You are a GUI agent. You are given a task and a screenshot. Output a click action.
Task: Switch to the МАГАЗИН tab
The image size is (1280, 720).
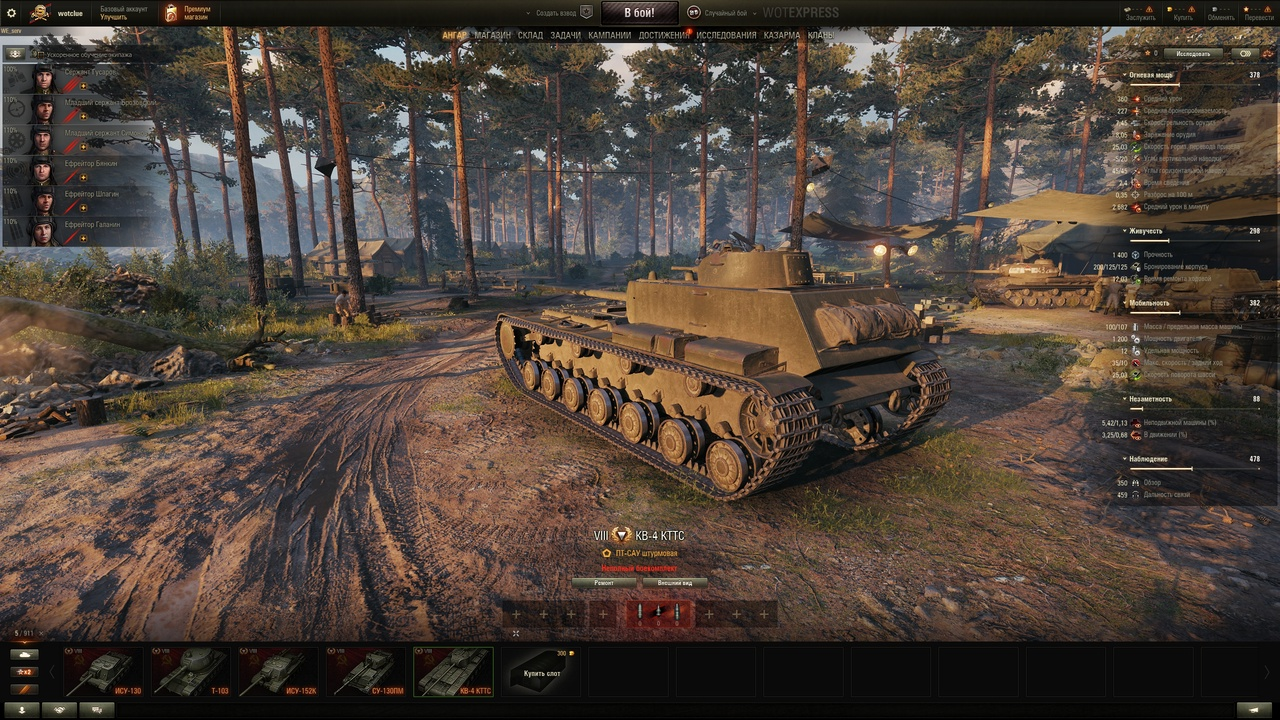(492, 35)
